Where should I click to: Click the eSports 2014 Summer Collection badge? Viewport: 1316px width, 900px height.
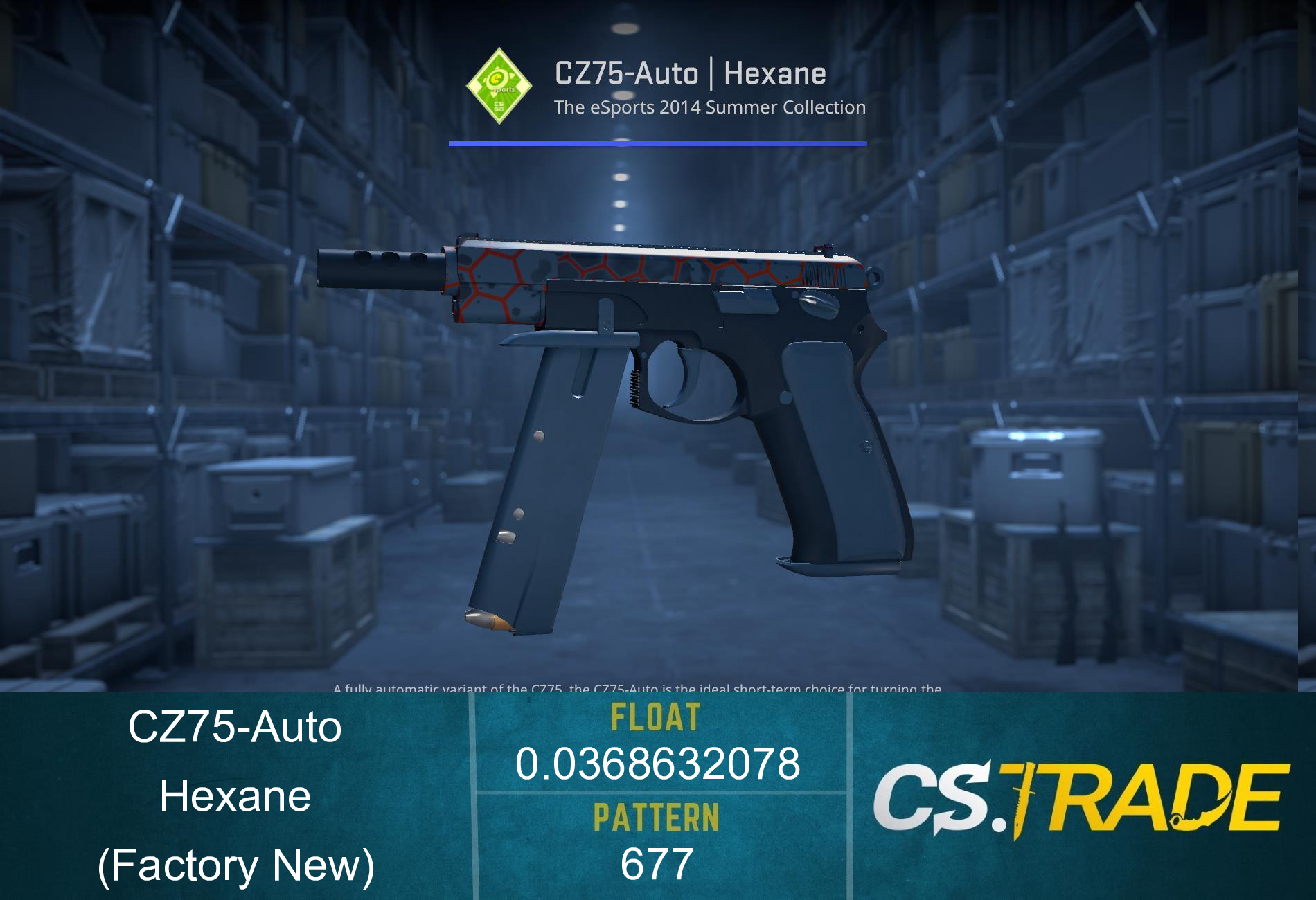click(499, 87)
